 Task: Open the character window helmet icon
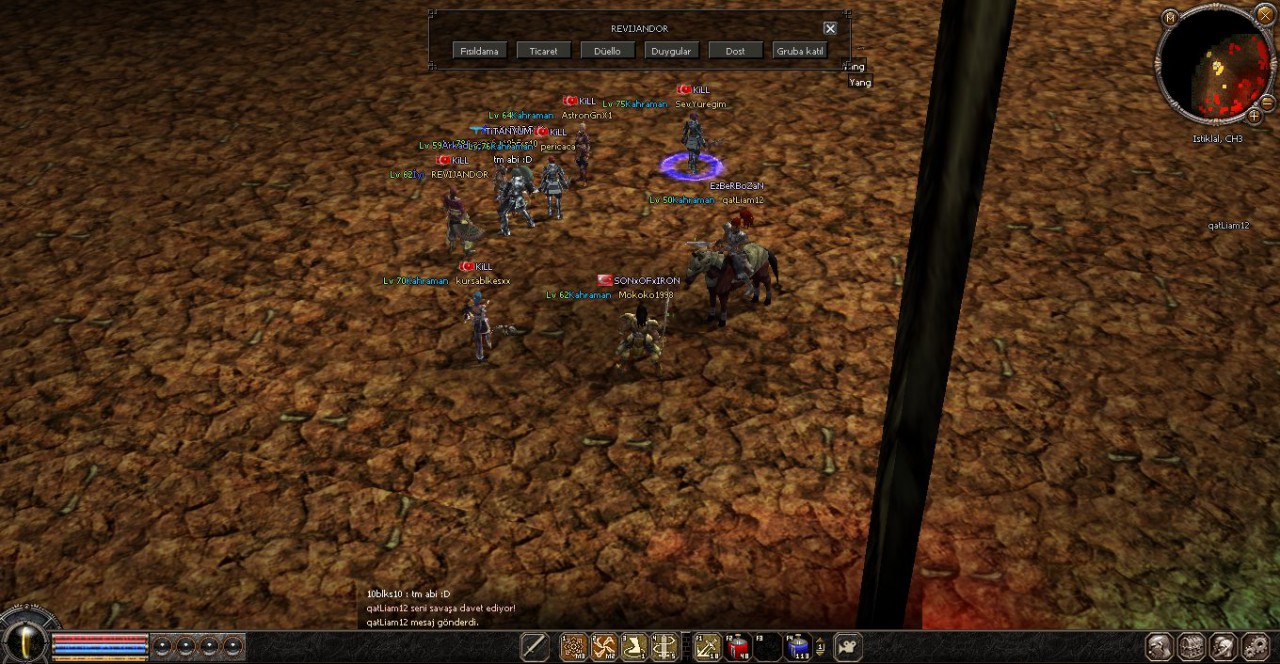[x=1159, y=647]
